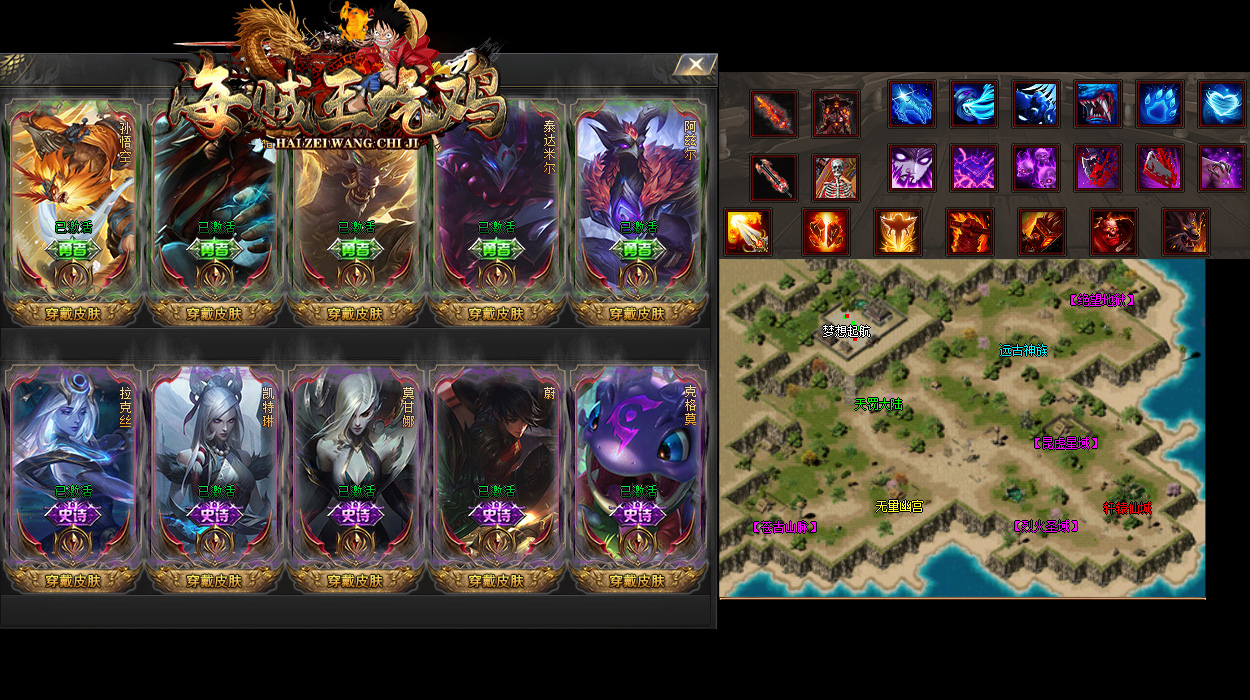Choose the 梦想起航 location on the map
The image size is (1250, 700).
[x=846, y=331]
